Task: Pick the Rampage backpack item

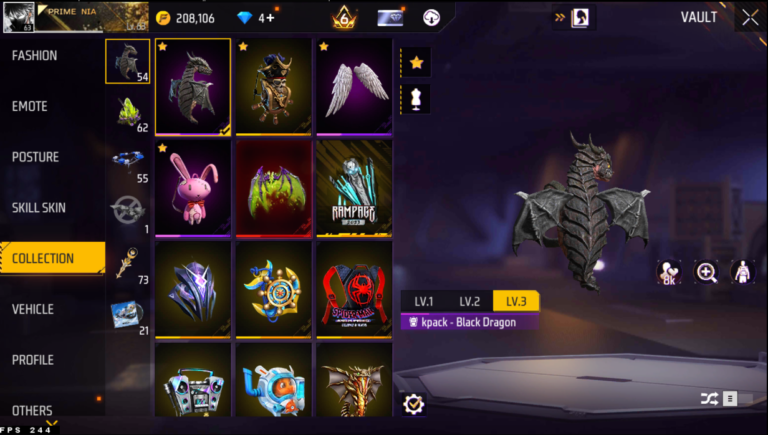Action: pos(354,188)
